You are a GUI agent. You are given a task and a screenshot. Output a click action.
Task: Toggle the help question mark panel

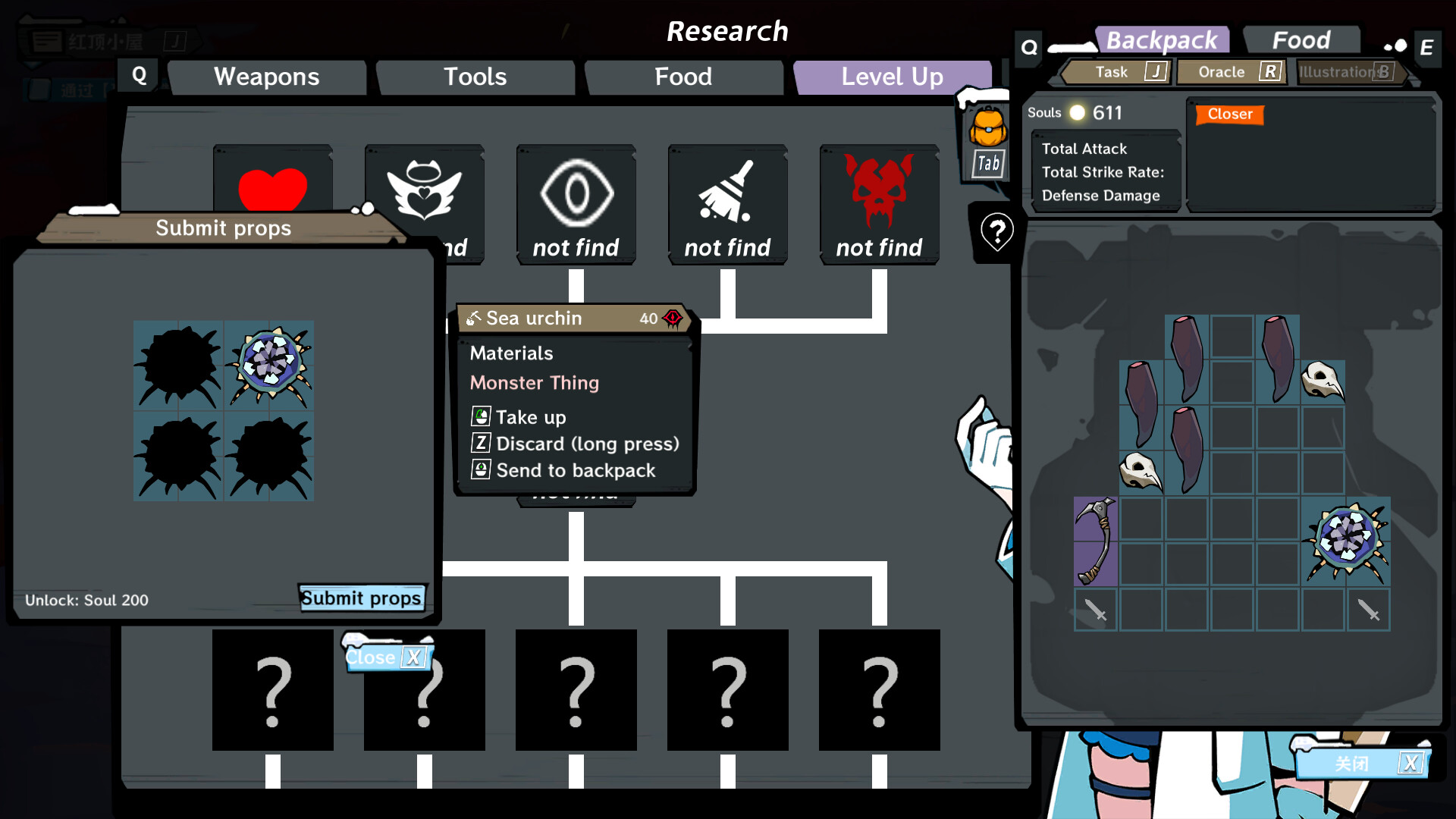[996, 231]
